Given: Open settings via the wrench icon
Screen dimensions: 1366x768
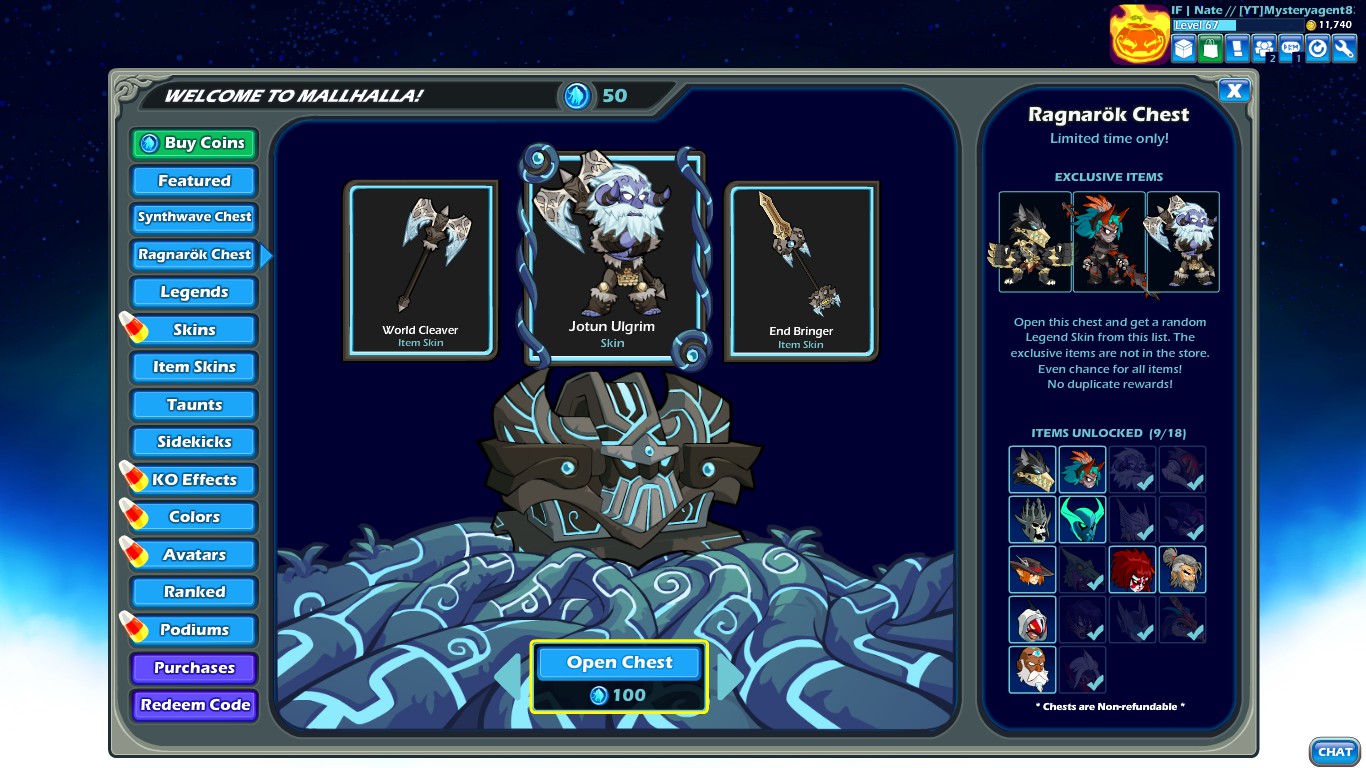Looking at the screenshot, I should pos(1343,47).
